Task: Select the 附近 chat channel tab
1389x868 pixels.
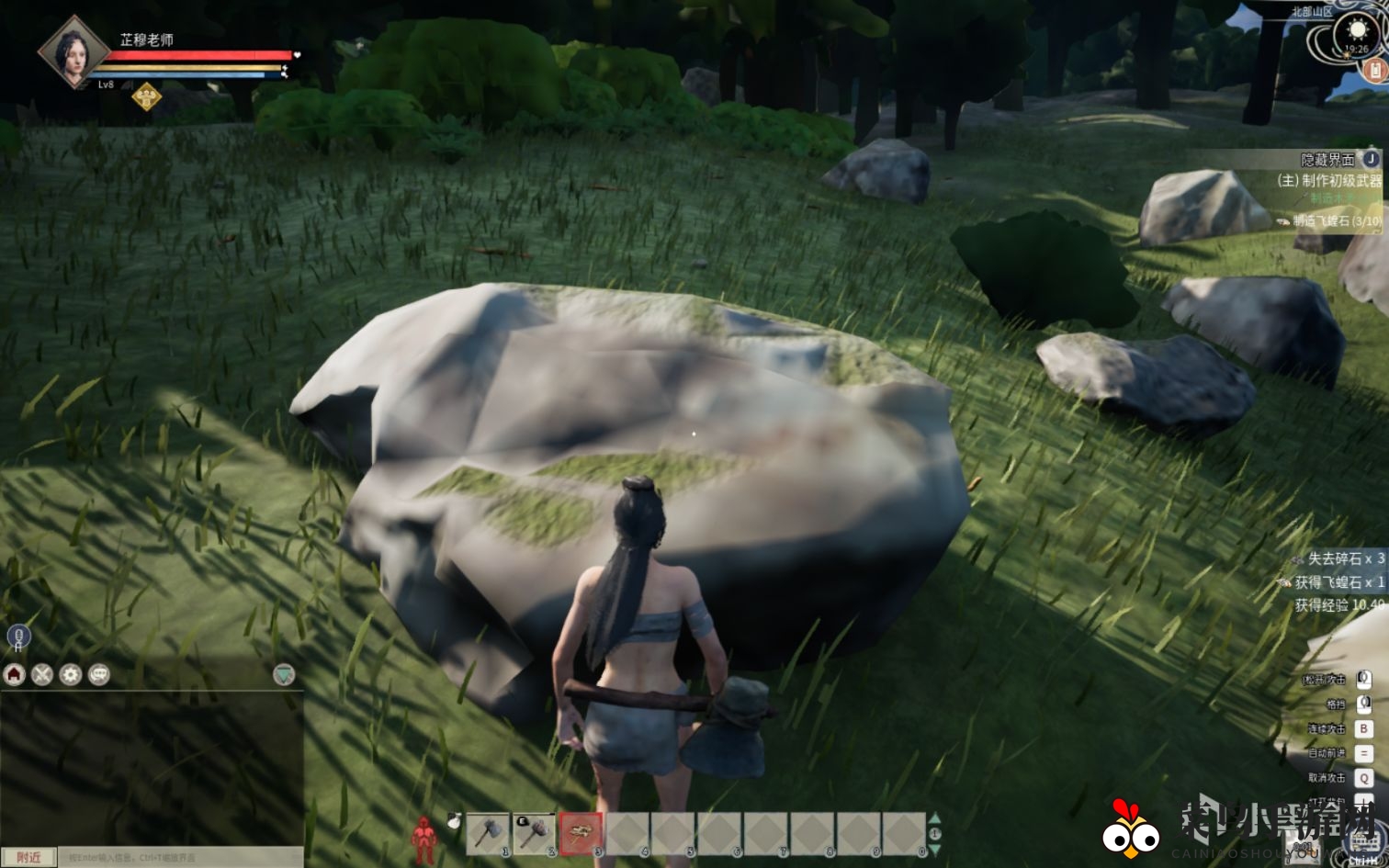Action: 28,857
